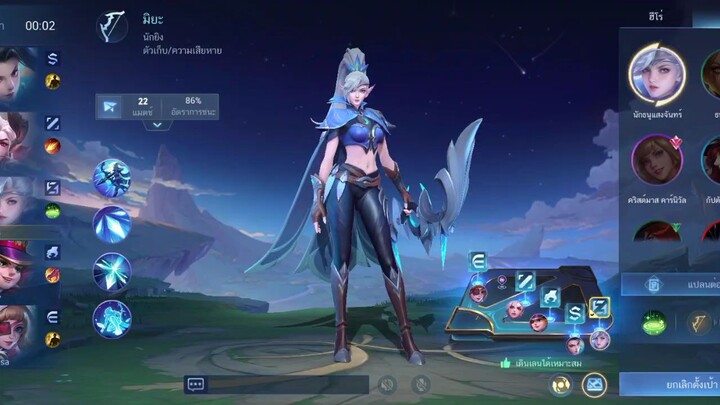
Task: View Miya's bottom glowing-figure skill icon
Action: pyautogui.click(x=112, y=318)
